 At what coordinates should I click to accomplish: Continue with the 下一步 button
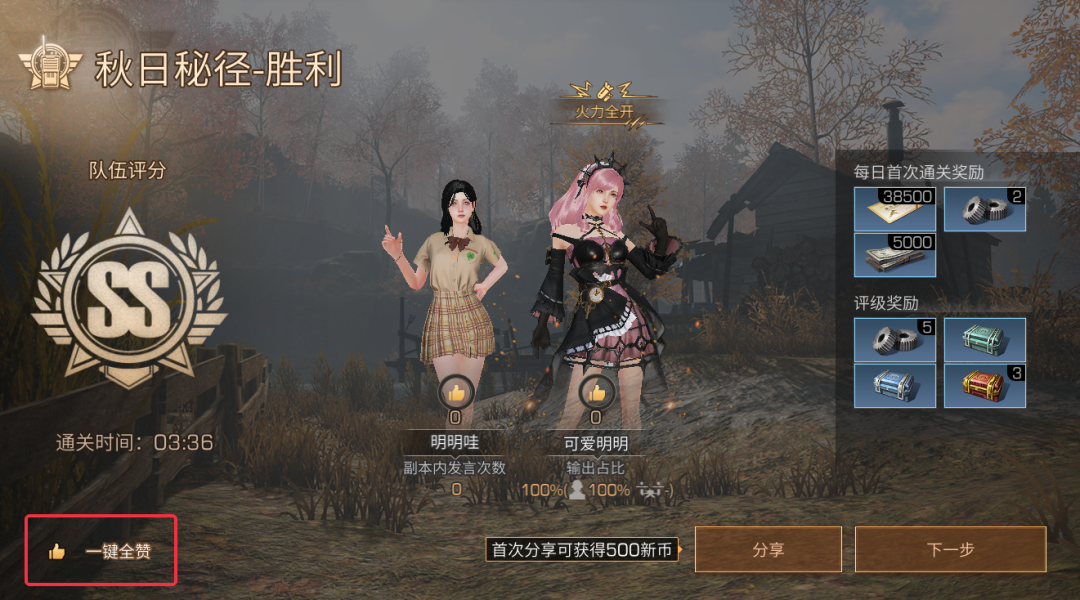(x=949, y=550)
